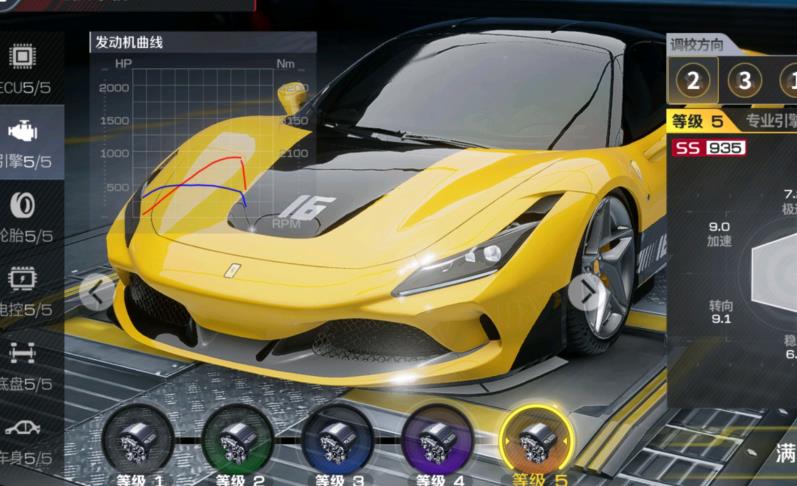Image resolution: width=797 pixels, height=486 pixels.
Task: Select the level 1 engine part
Action: click(137, 440)
